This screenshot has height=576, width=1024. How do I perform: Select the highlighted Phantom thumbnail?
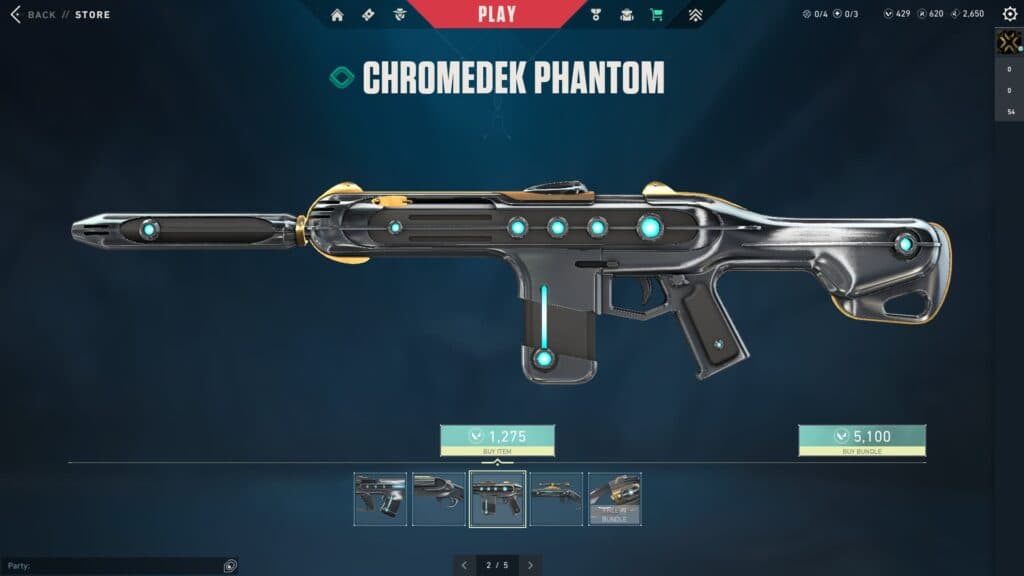point(497,498)
